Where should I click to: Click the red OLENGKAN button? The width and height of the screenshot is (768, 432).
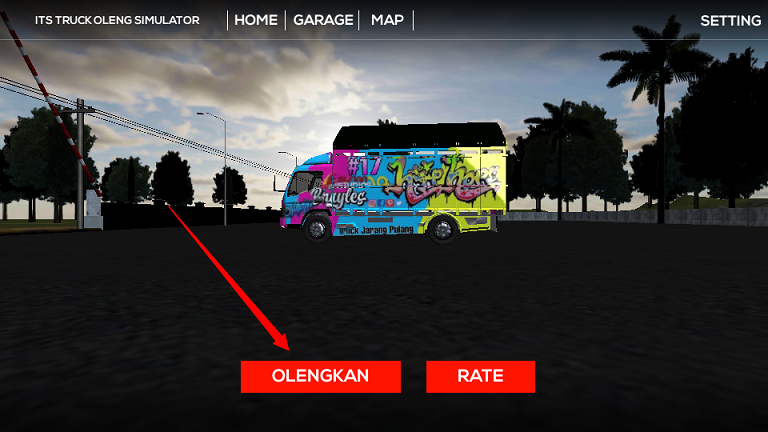(320, 377)
